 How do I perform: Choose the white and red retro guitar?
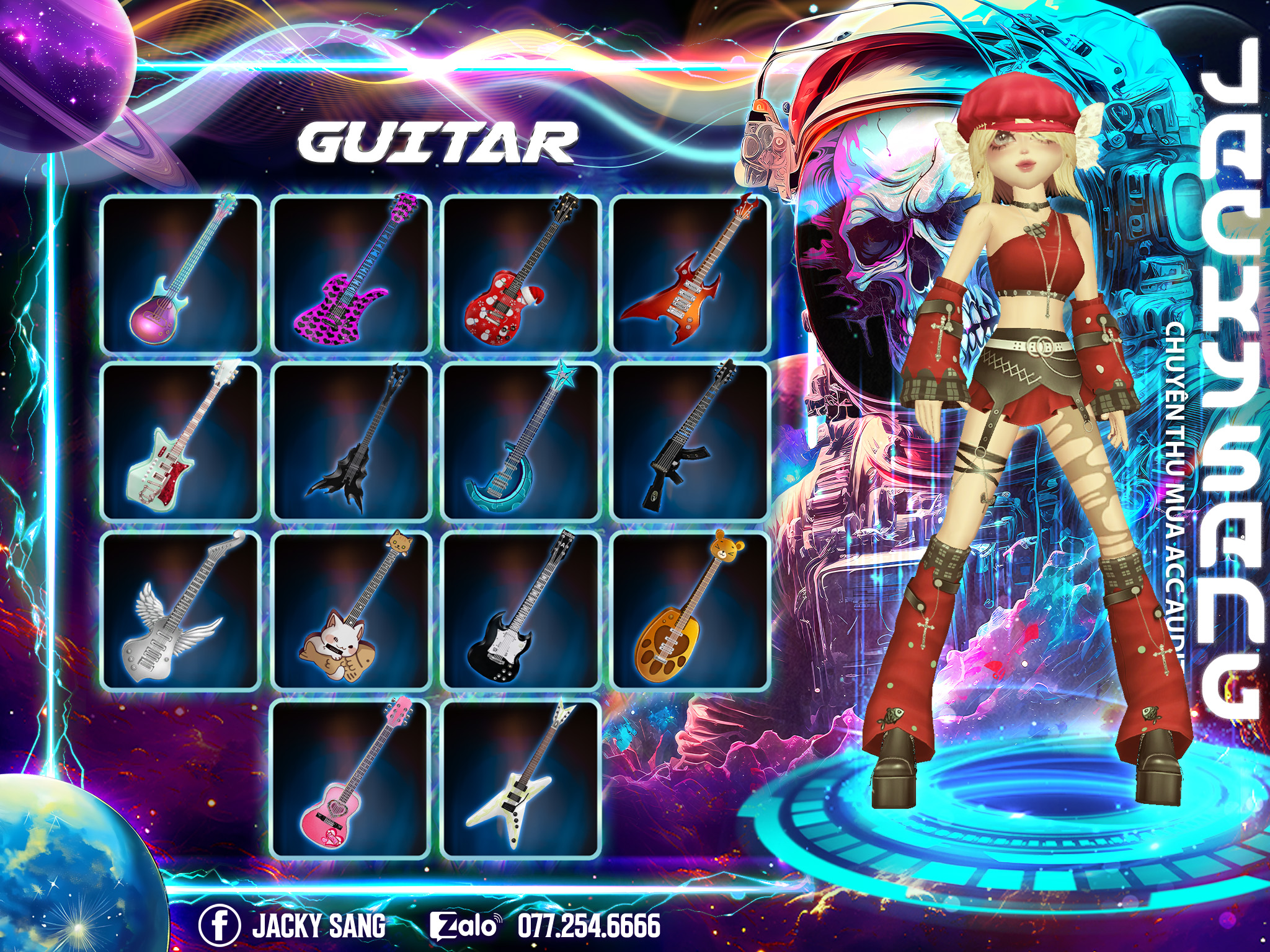click(x=180, y=442)
